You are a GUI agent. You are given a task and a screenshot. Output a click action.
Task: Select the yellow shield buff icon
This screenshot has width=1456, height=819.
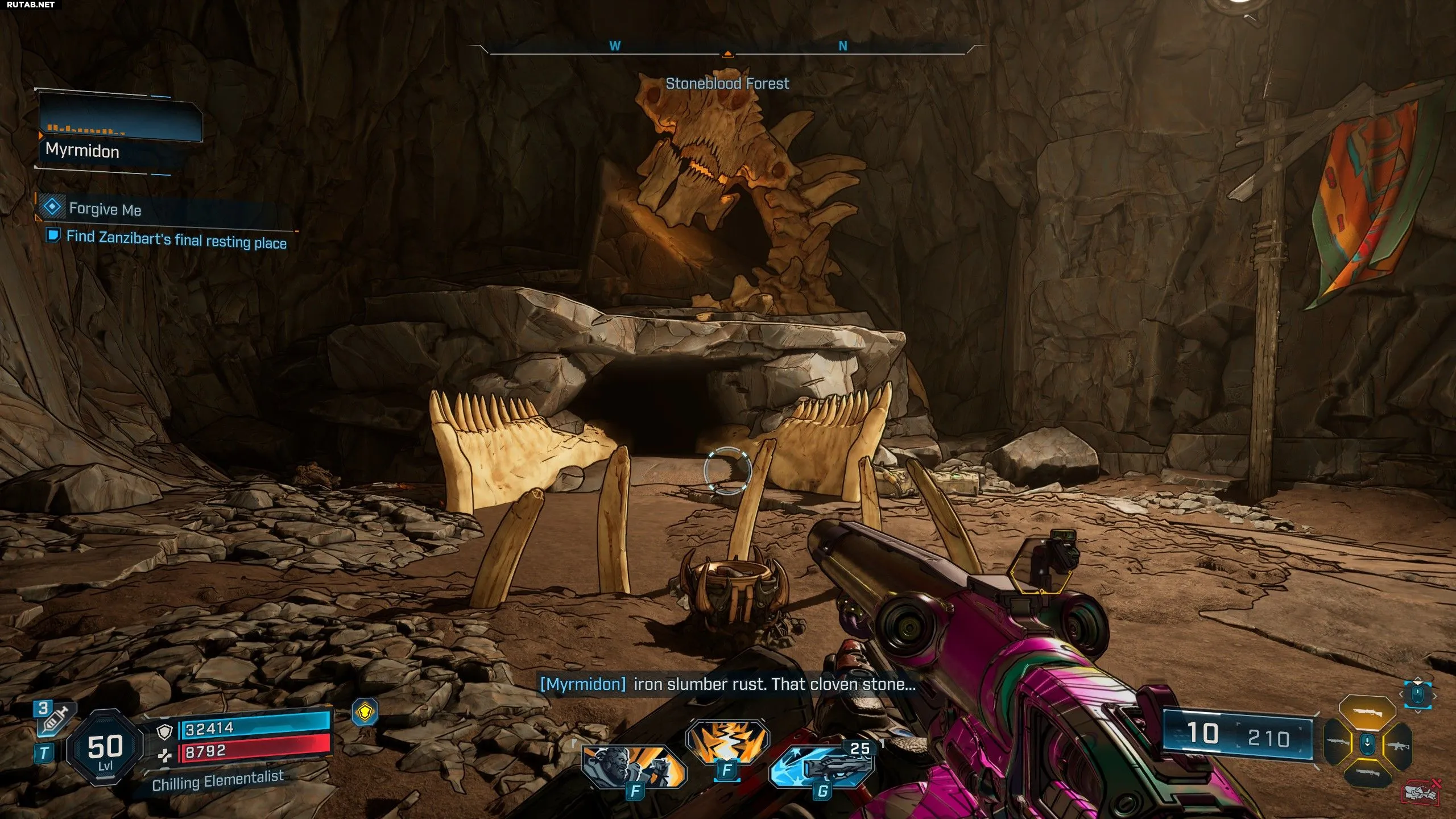tap(365, 712)
